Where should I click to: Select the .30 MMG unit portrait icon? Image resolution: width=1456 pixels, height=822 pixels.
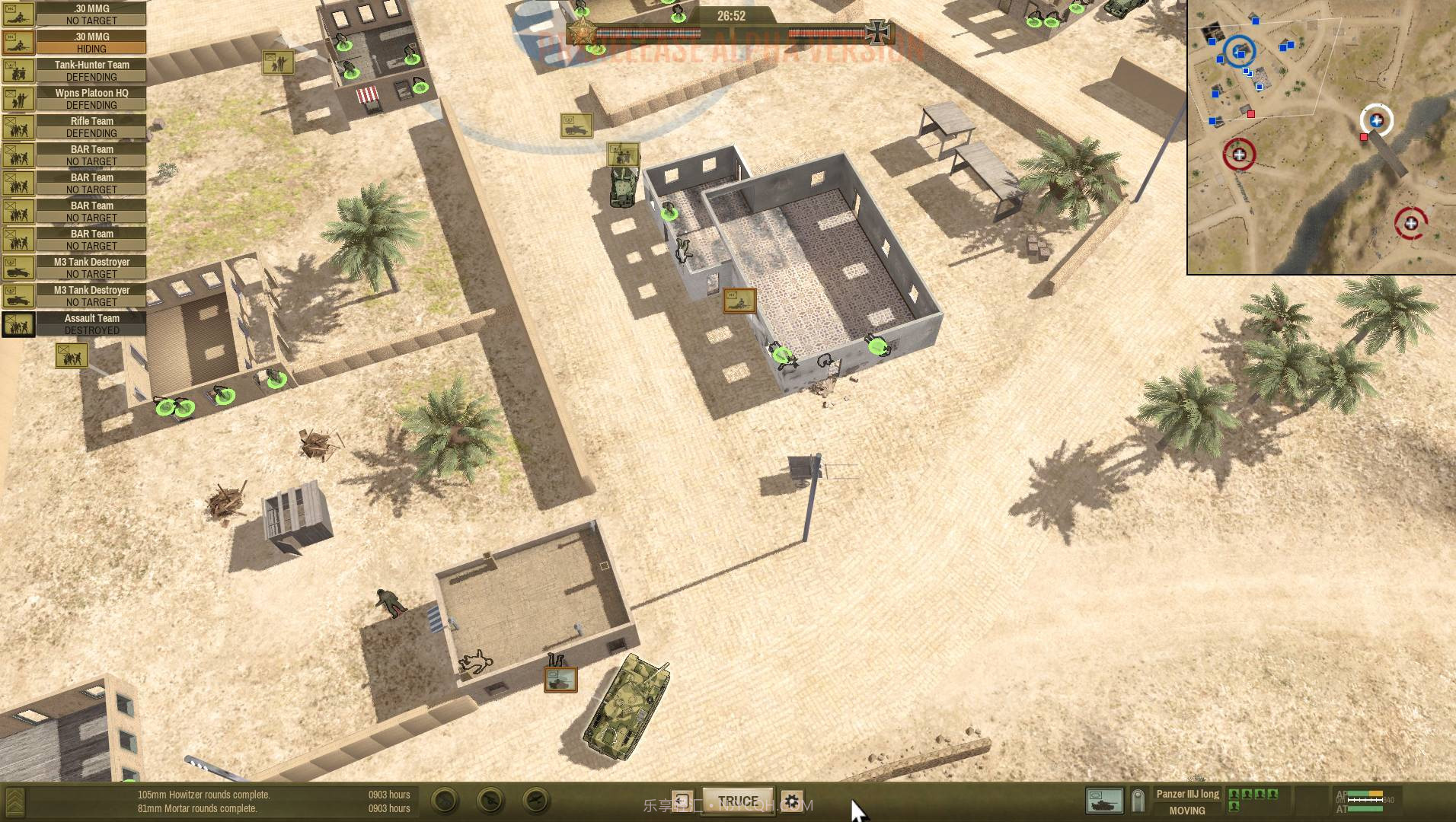click(x=18, y=14)
